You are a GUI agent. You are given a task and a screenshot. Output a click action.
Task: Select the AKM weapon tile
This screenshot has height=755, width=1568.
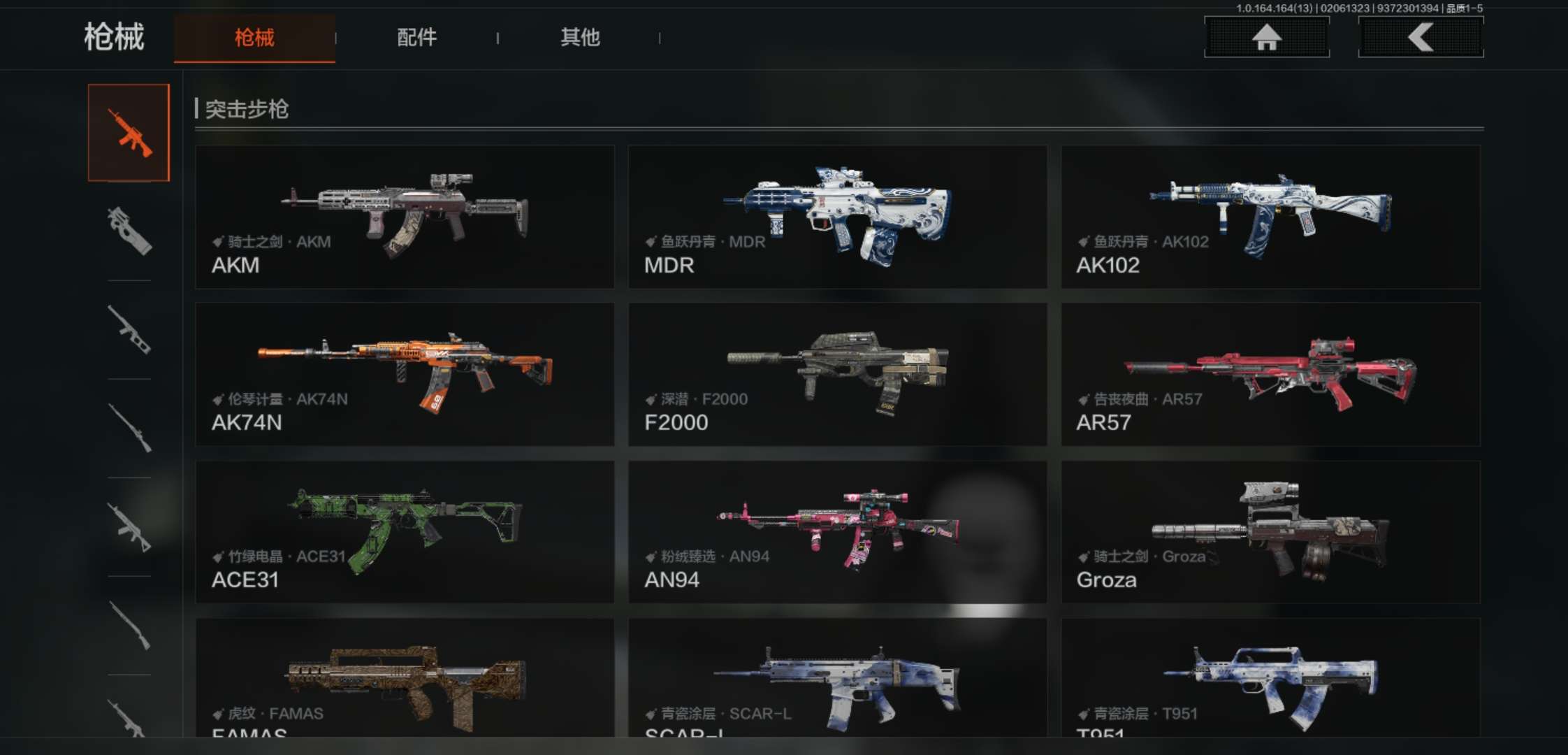405,217
